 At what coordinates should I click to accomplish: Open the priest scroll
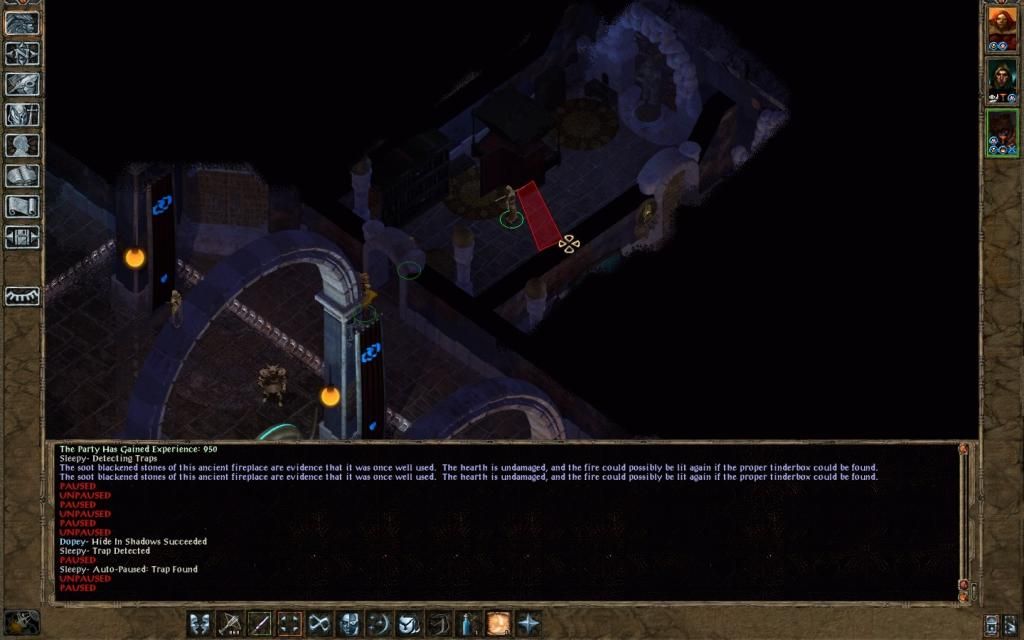pos(22,207)
